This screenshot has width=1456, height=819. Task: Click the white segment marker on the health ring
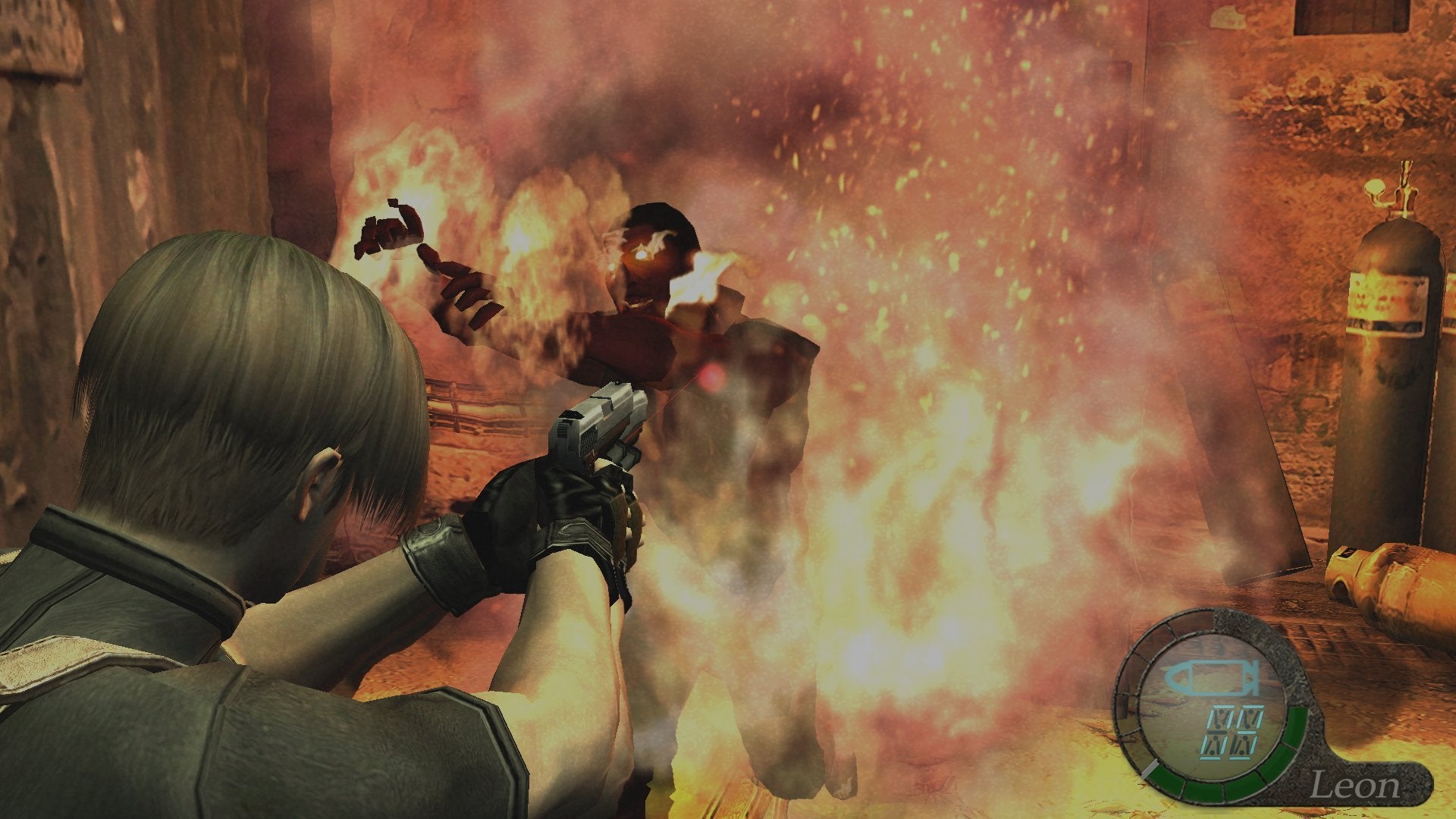(1149, 768)
